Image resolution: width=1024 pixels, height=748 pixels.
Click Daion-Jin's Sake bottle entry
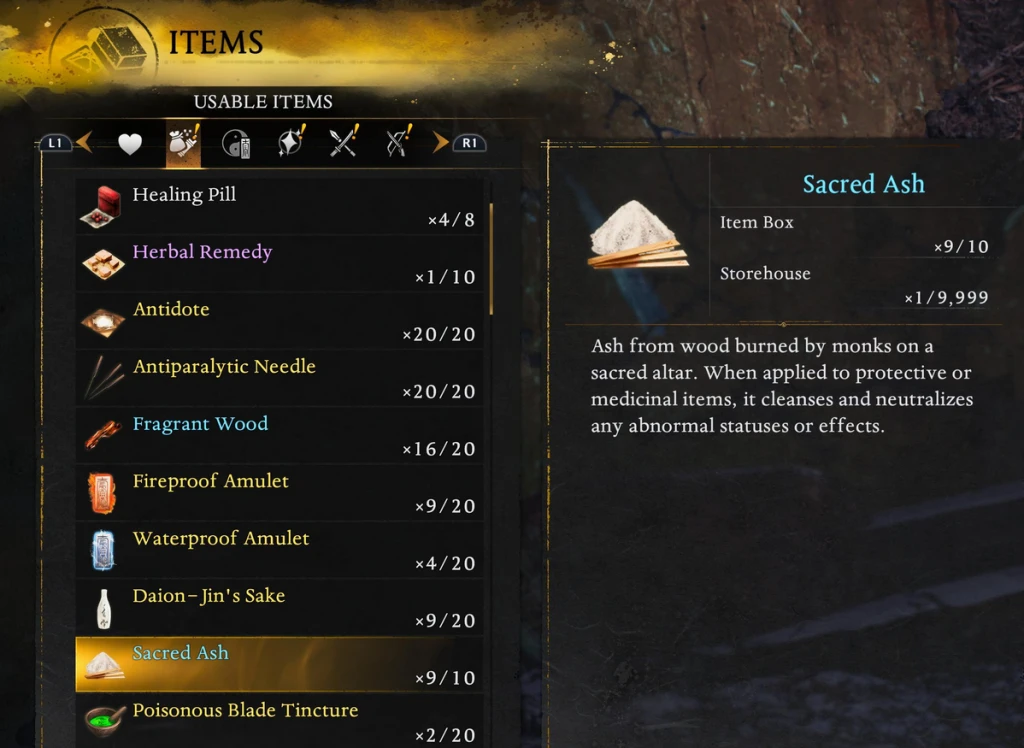point(279,607)
